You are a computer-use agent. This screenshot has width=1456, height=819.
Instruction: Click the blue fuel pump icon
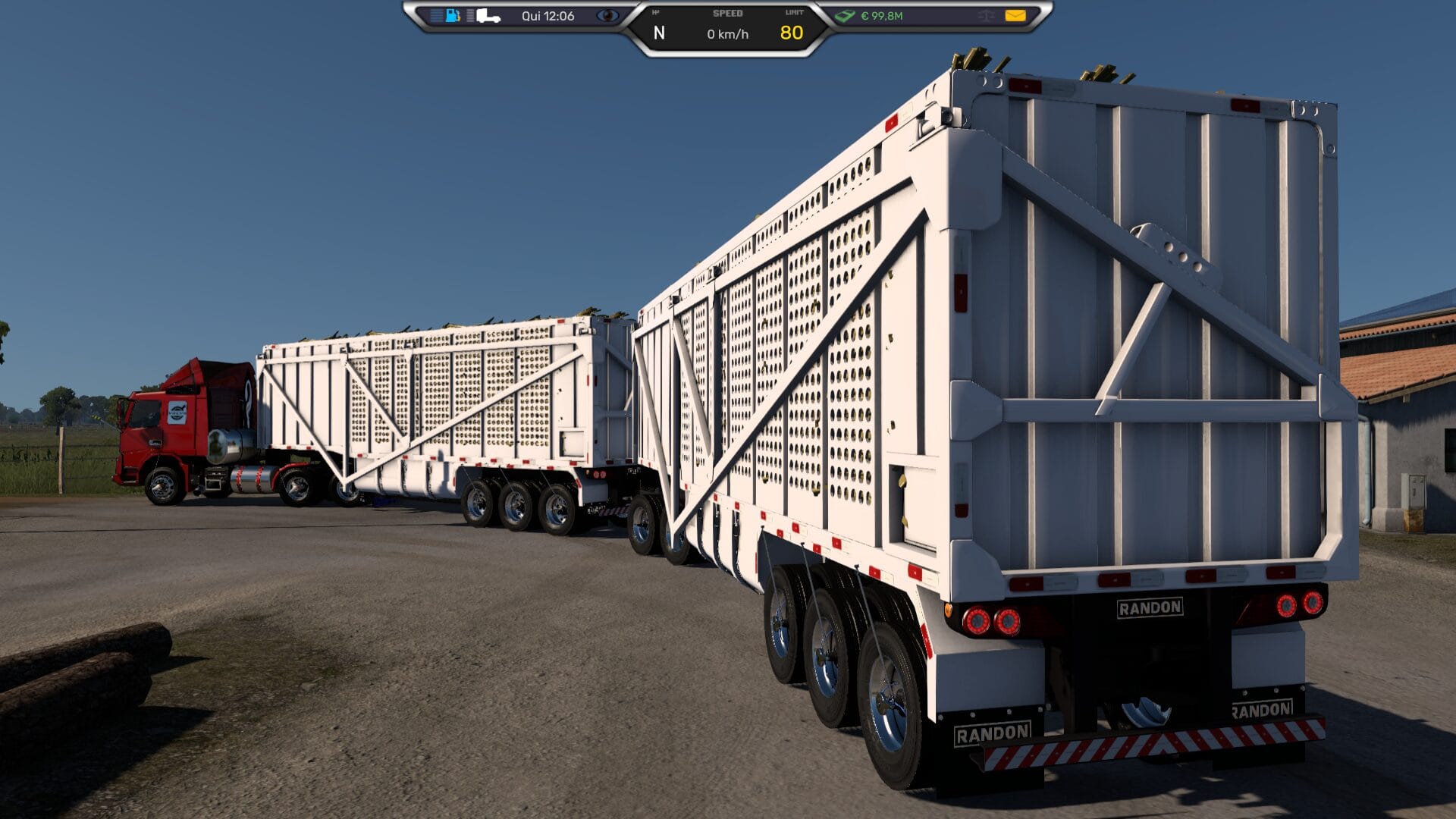tap(453, 15)
